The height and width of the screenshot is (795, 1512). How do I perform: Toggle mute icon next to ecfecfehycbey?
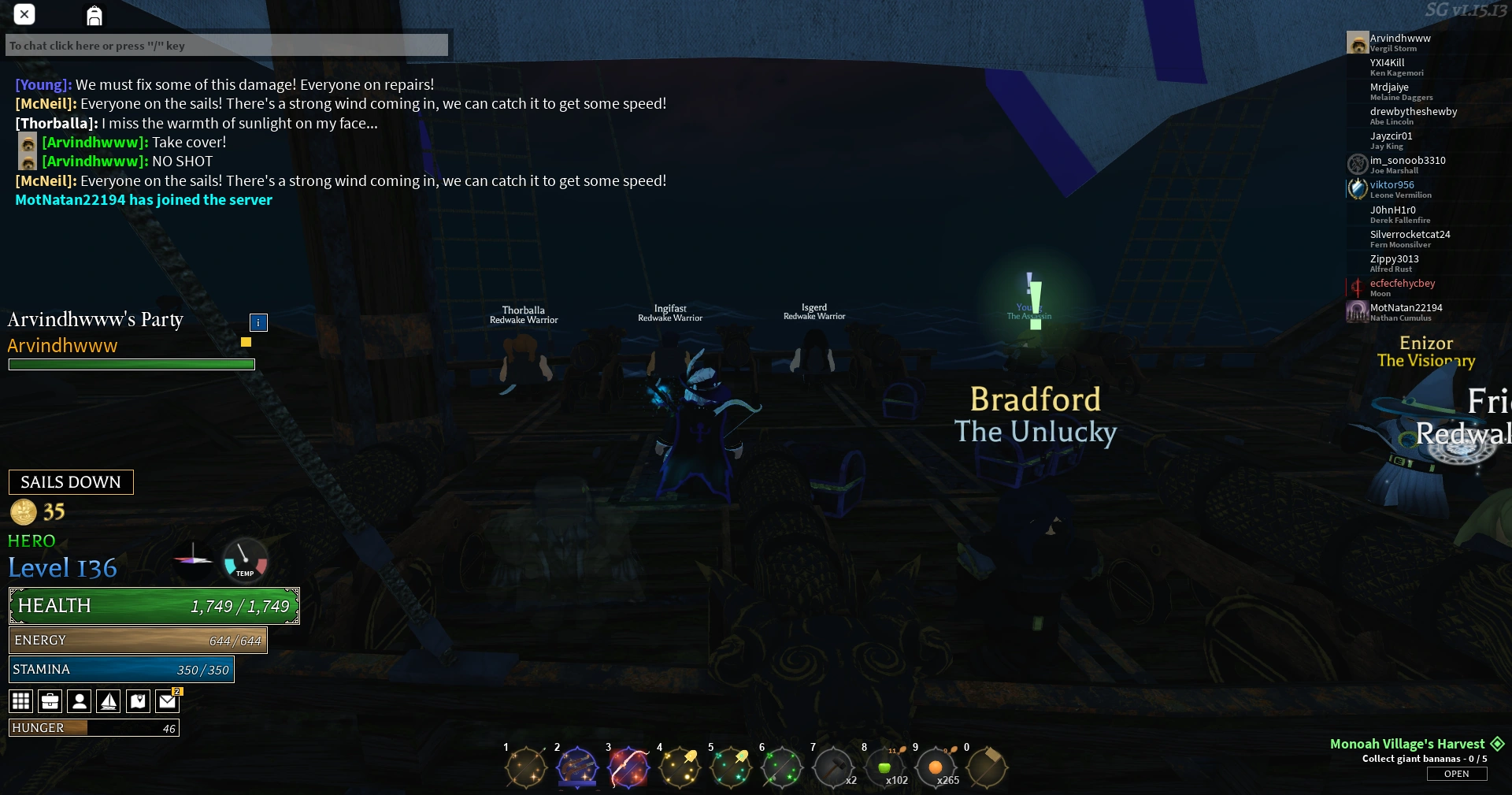coord(1358,288)
